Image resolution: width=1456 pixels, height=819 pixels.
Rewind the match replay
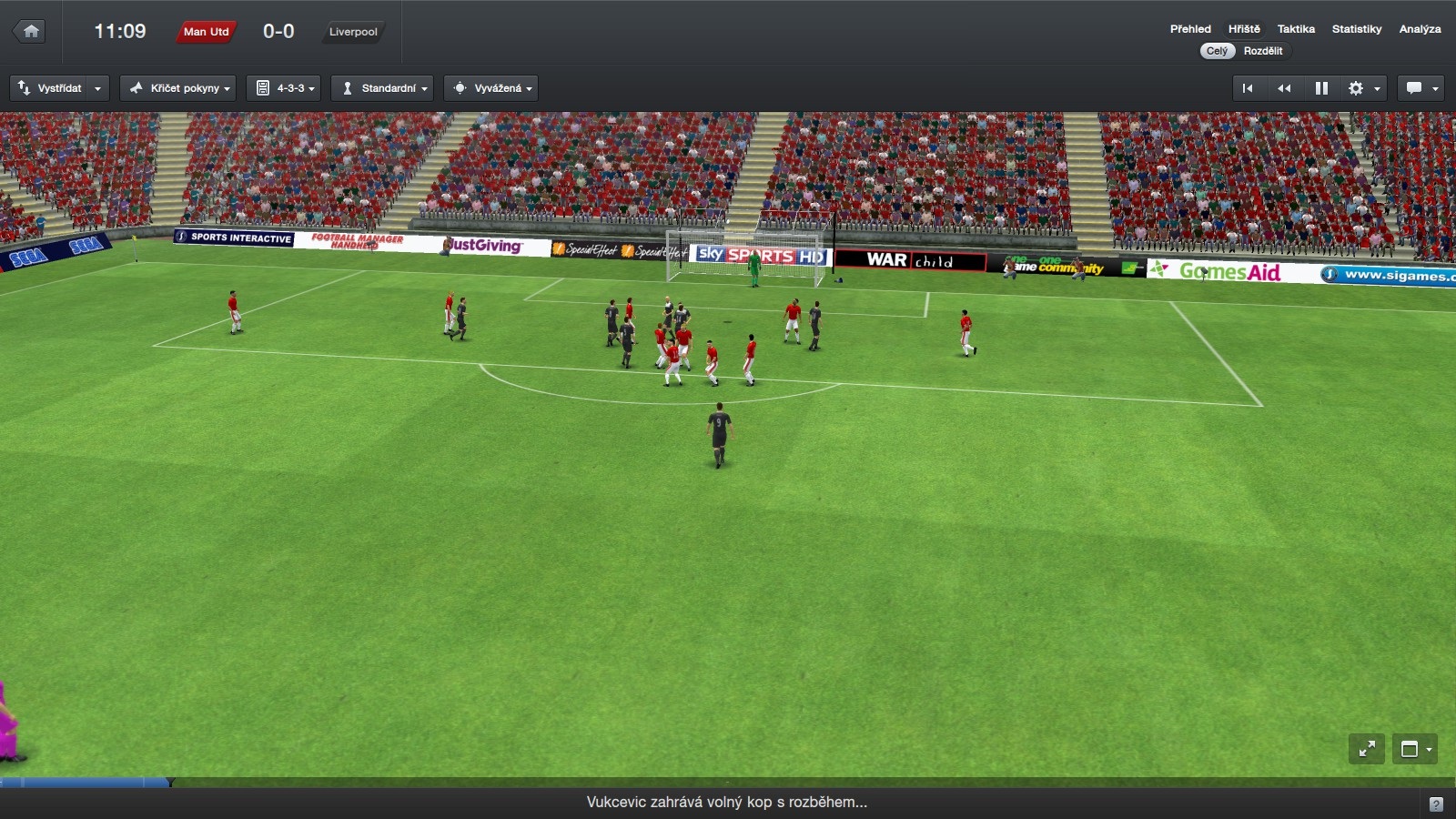(x=1284, y=88)
